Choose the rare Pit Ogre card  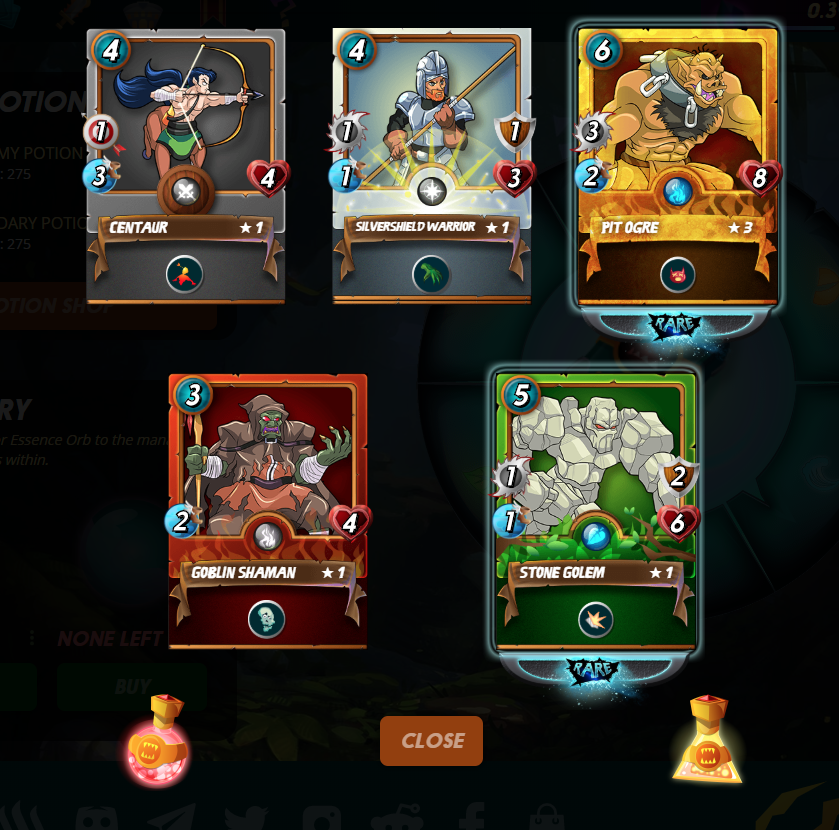pyautogui.click(x=677, y=165)
